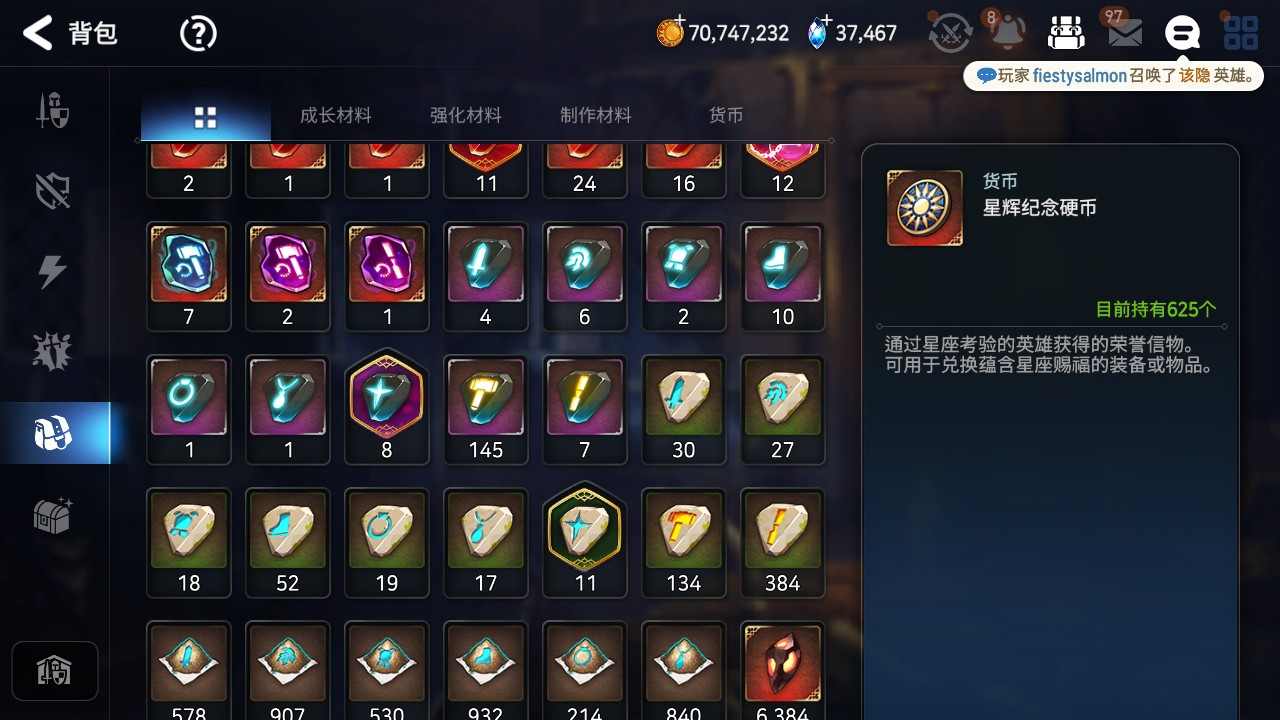The height and width of the screenshot is (720, 1280).
Task: Open the mail envelope icon
Action: click(1125, 33)
